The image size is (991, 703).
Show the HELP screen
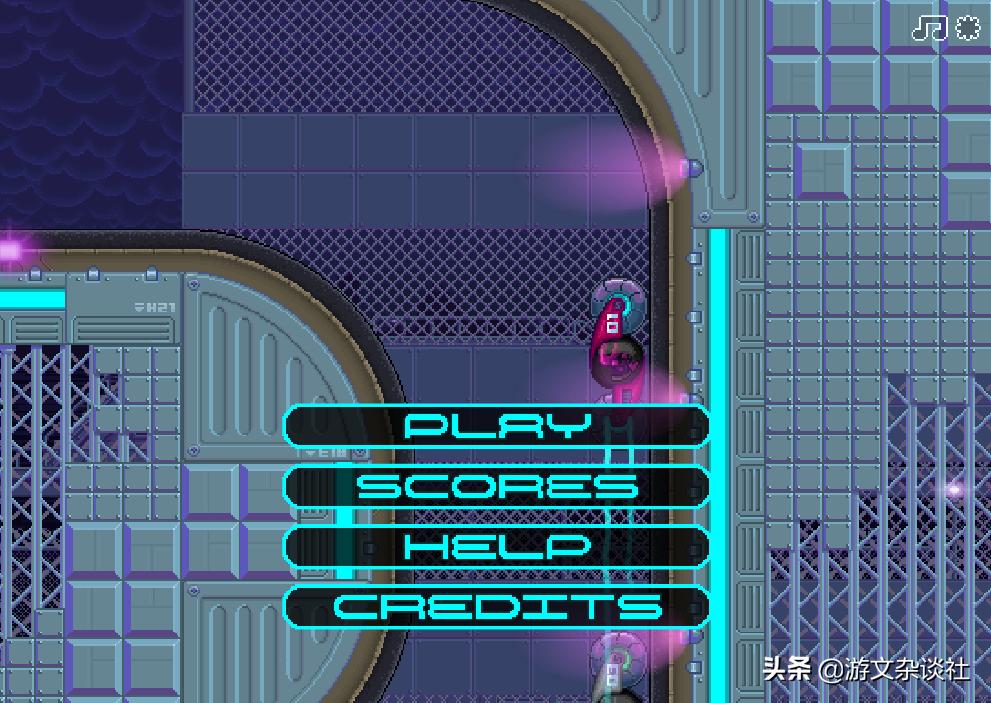(497, 546)
